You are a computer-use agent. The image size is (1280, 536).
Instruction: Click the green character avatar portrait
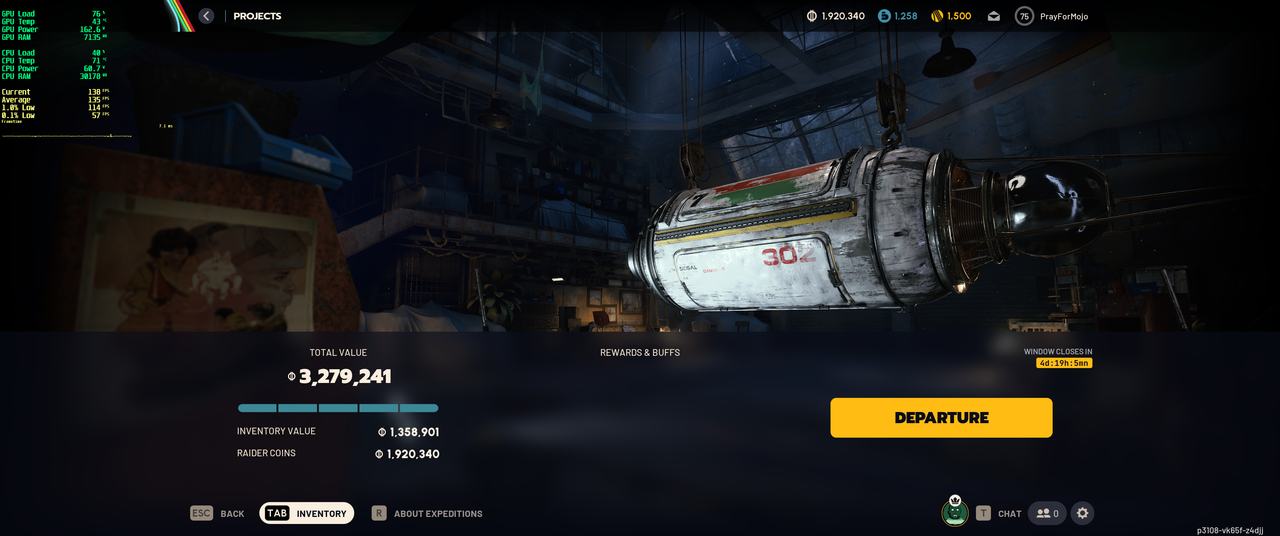tap(955, 512)
